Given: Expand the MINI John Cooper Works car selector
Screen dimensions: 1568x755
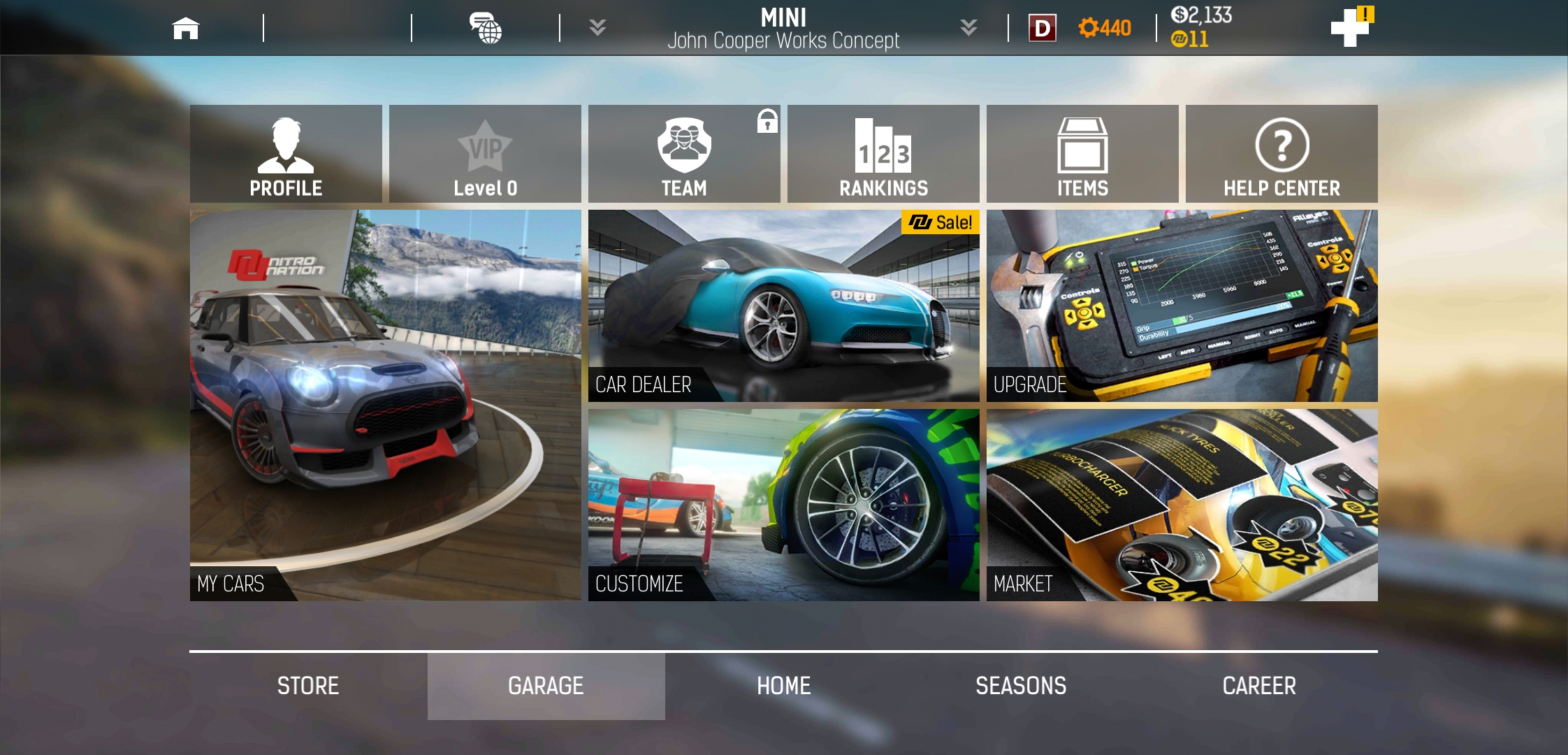Looking at the screenshot, I should pos(783,28).
